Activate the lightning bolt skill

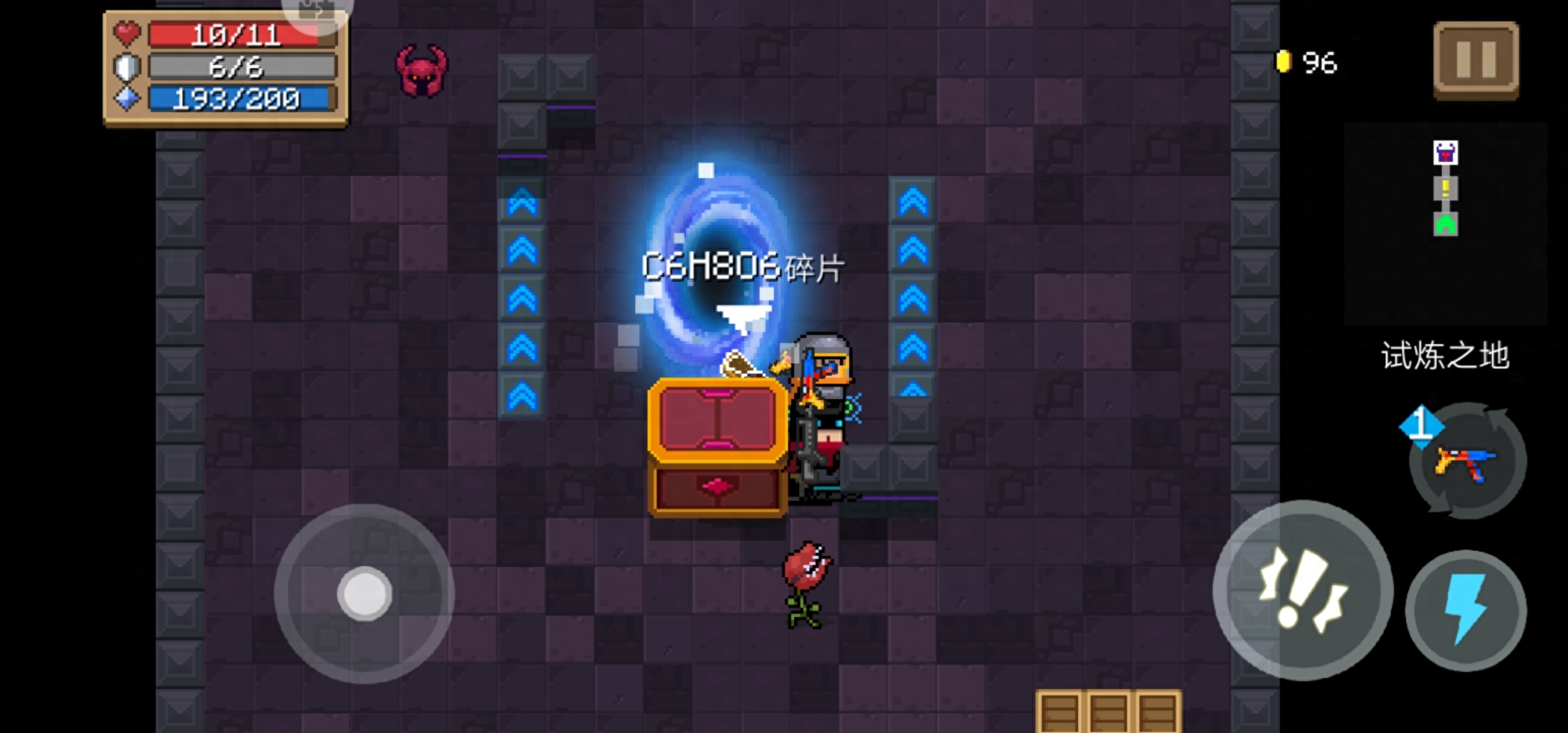click(1465, 611)
